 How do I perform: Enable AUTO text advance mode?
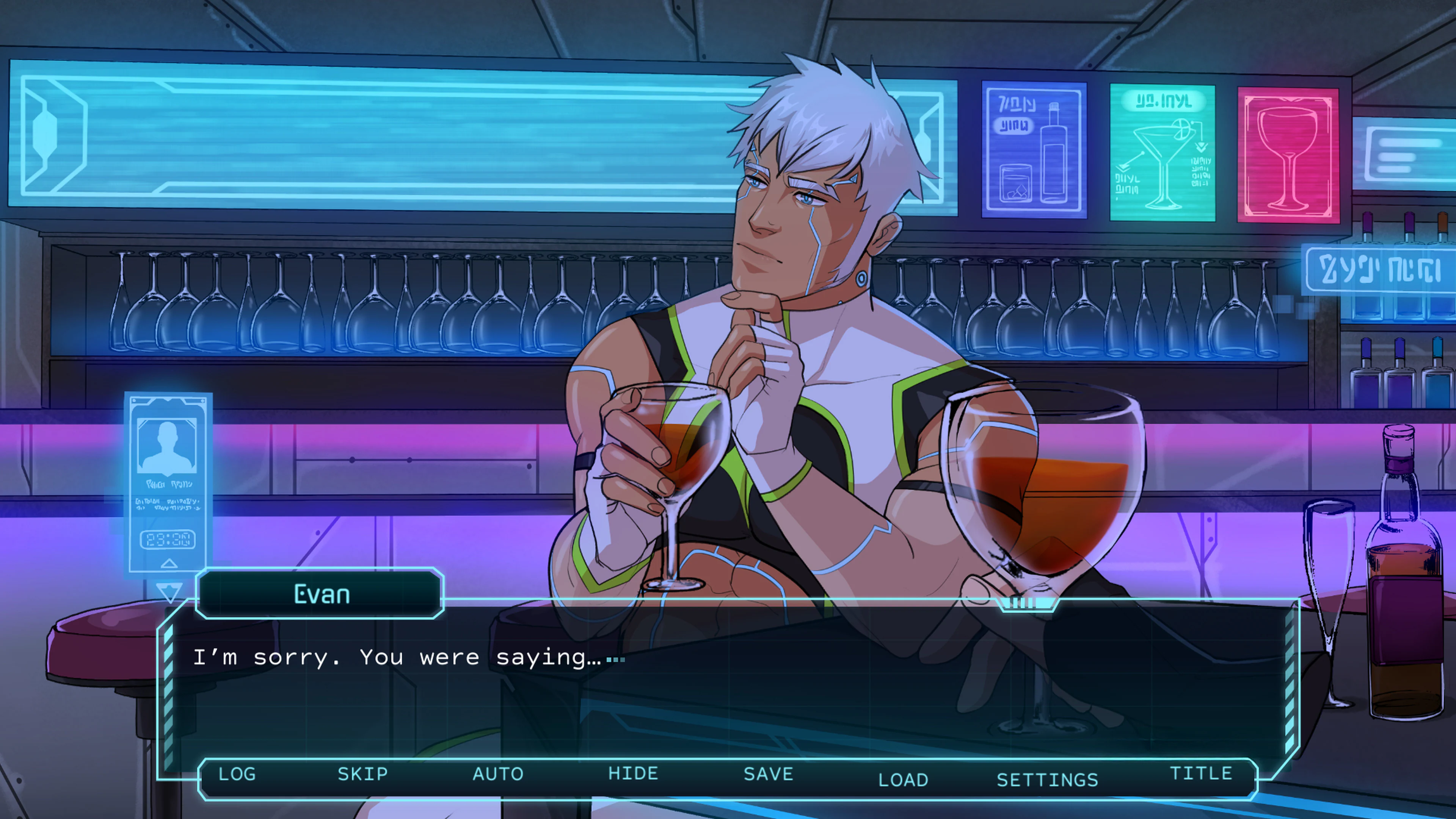[x=497, y=774]
